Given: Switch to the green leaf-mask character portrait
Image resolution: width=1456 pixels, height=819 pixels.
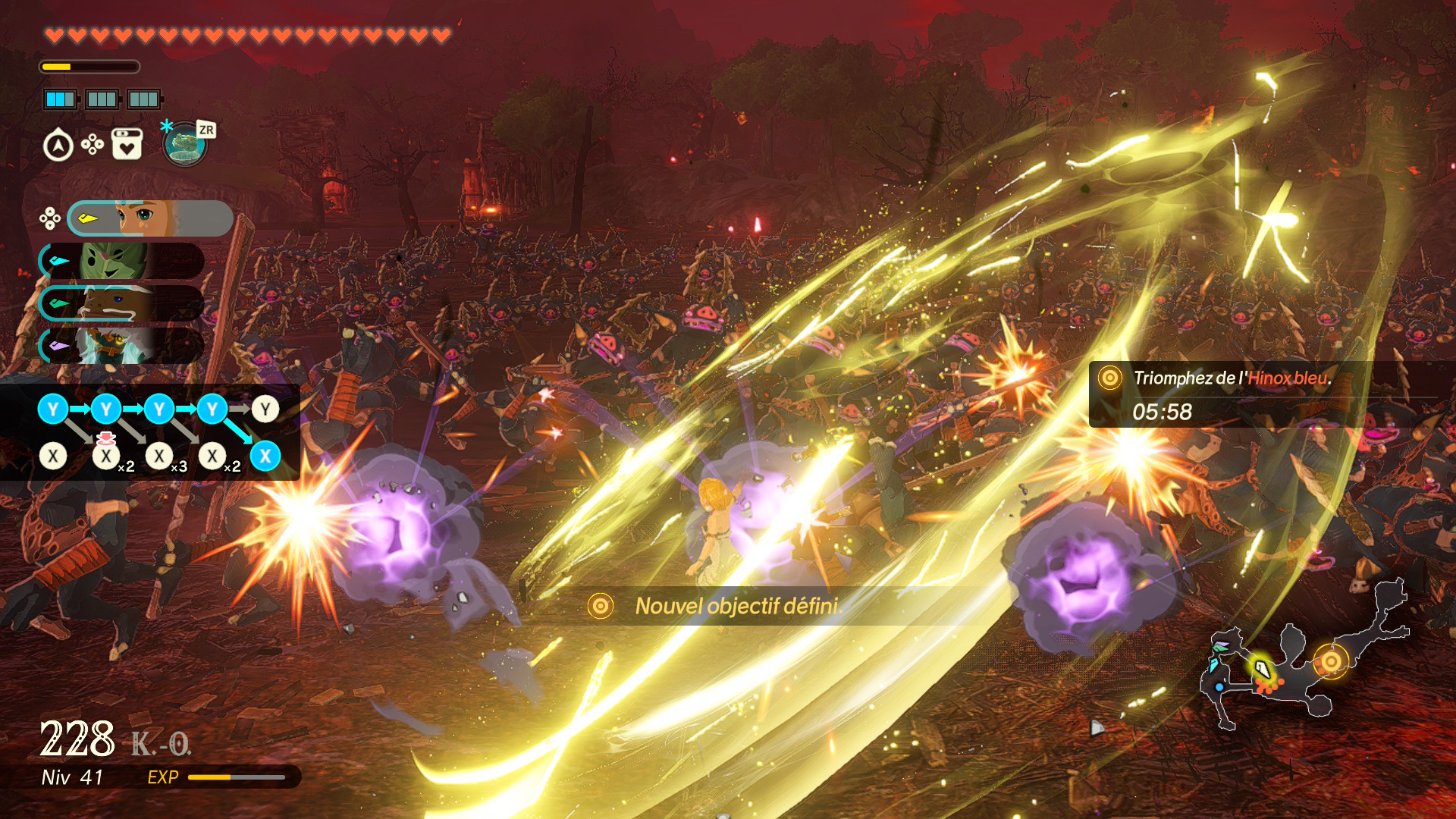Looking at the screenshot, I should [121, 261].
